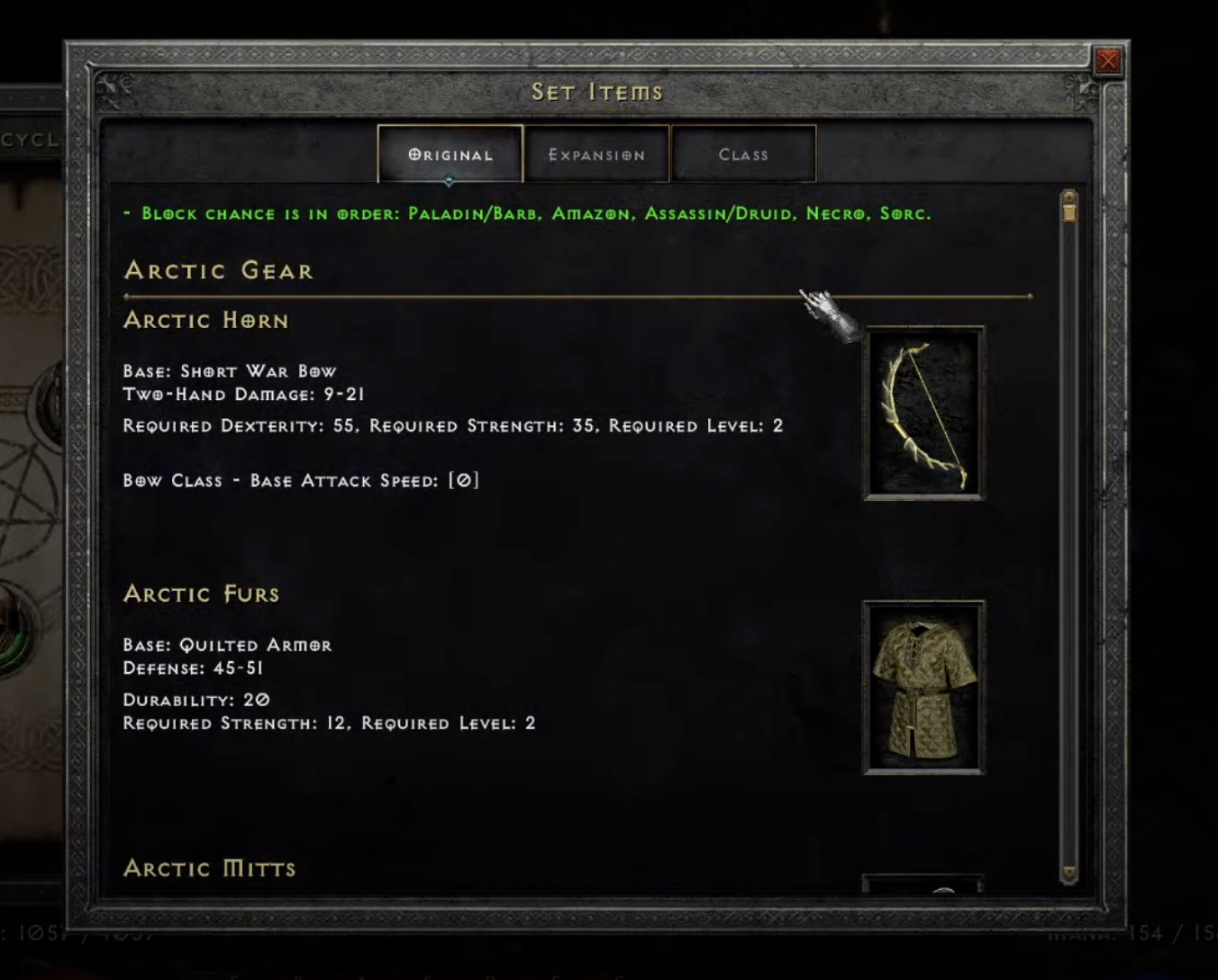The height and width of the screenshot is (980, 1218).
Task: Close the Set Items window
Action: tap(1107, 61)
